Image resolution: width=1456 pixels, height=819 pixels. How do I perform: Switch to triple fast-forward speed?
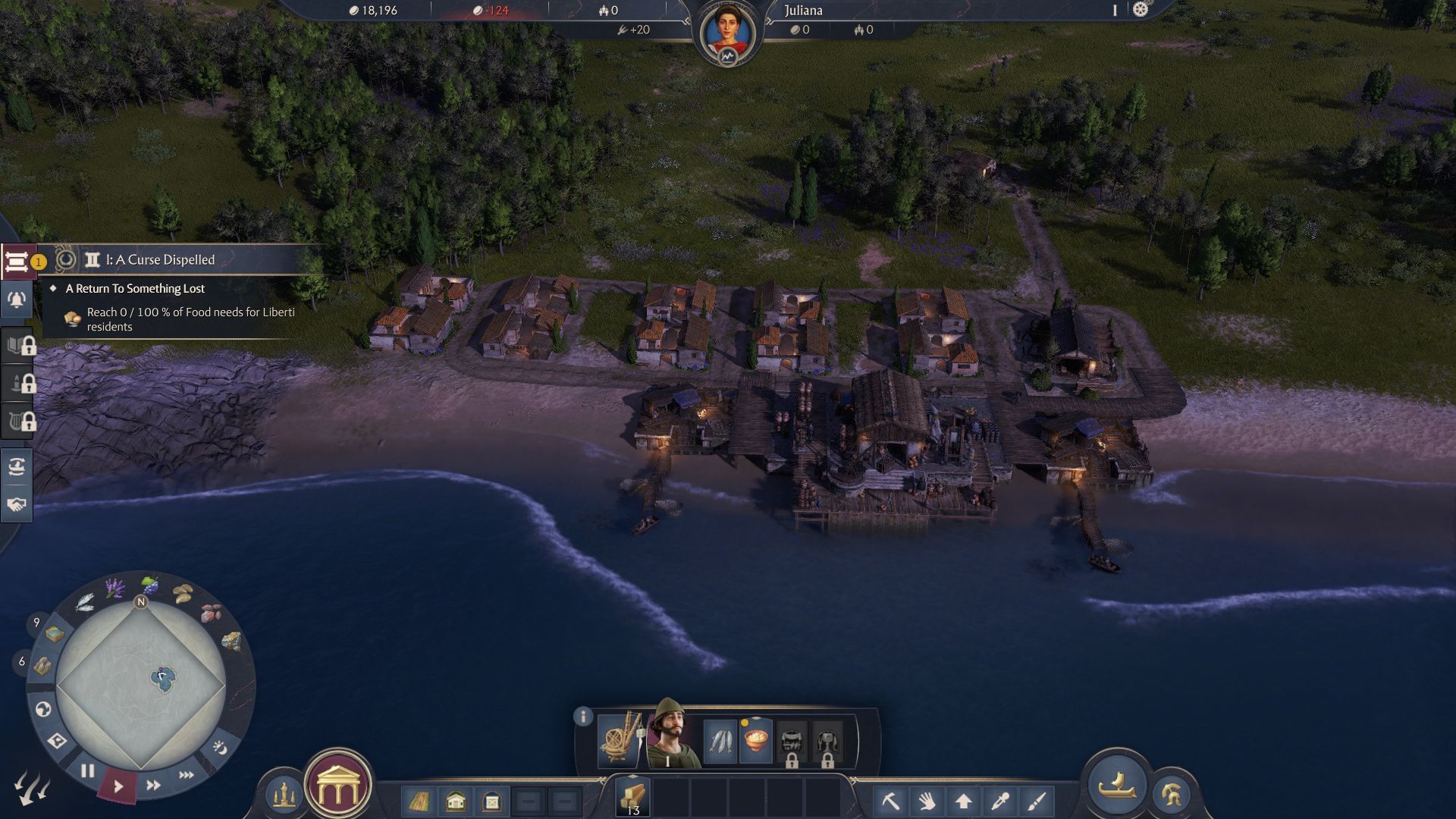187,775
